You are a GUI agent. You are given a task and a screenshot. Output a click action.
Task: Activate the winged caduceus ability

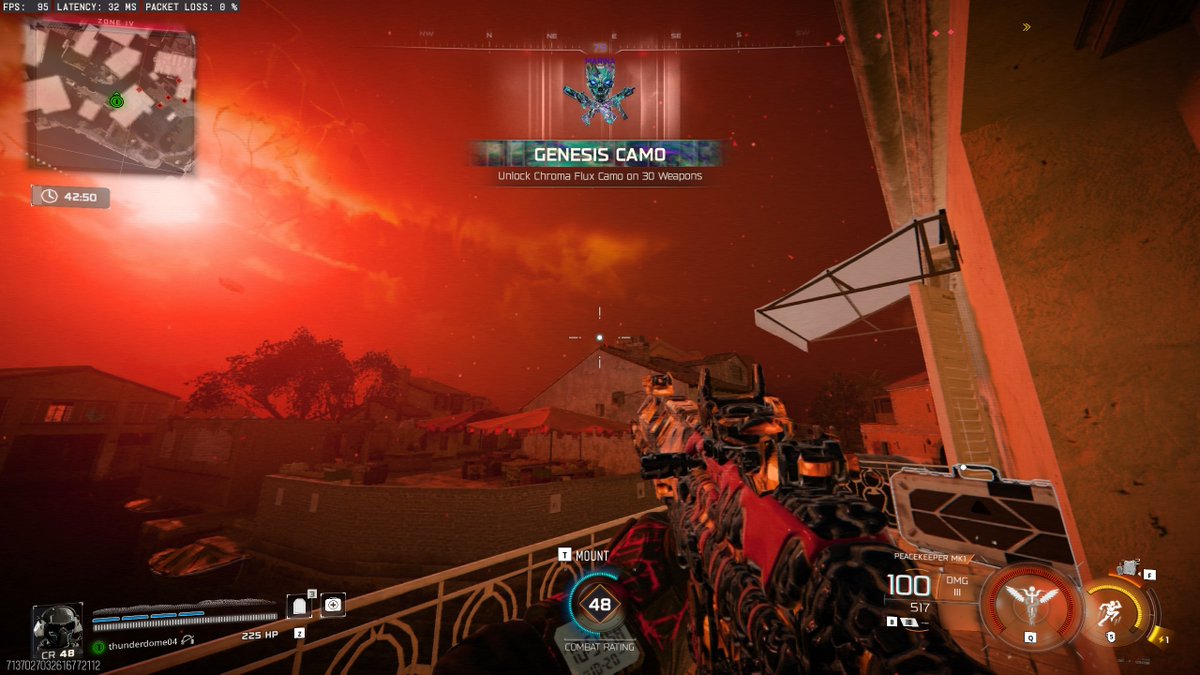tap(1030, 603)
